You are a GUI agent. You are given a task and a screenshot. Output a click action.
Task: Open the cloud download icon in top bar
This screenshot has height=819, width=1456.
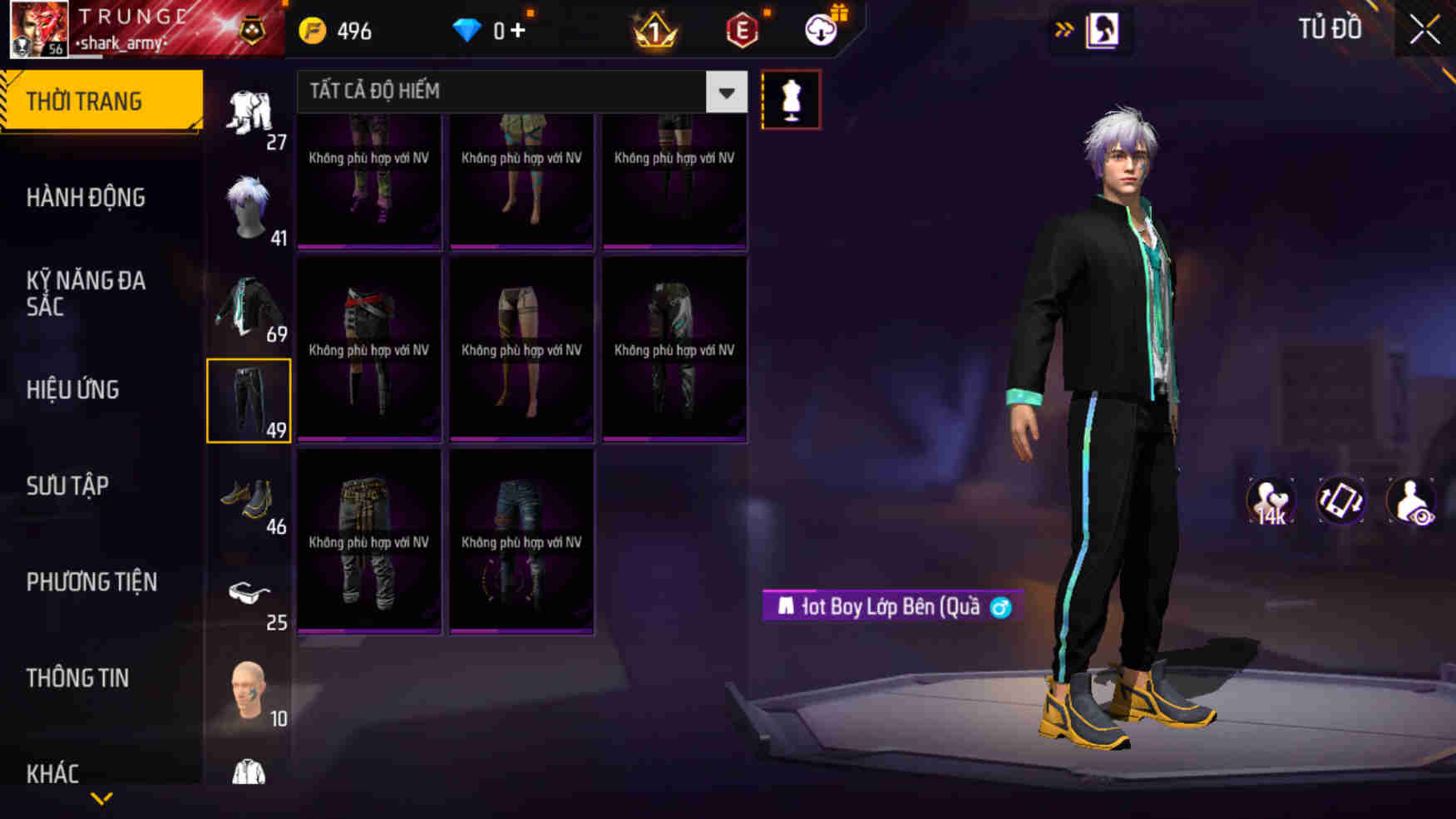click(822, 30)
